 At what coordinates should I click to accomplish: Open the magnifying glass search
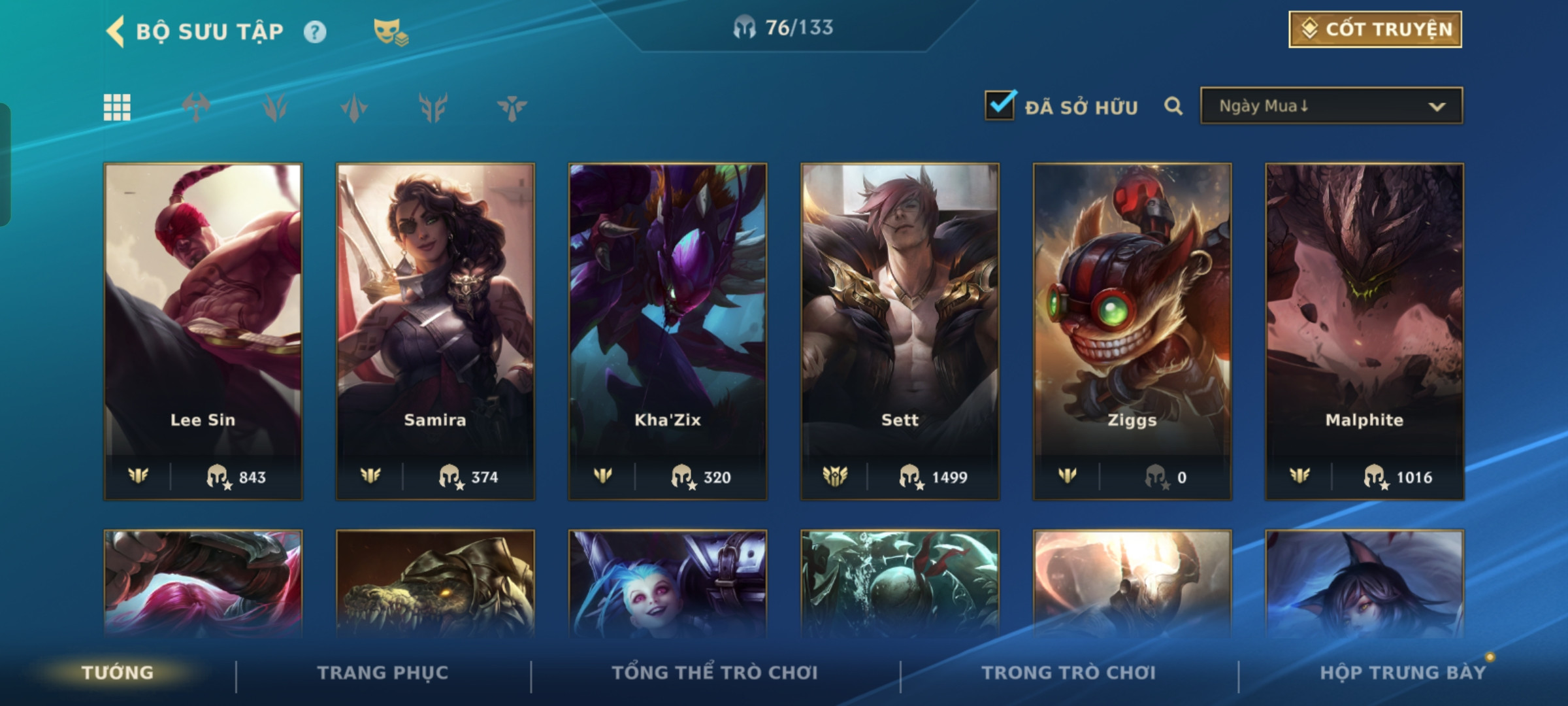point(1173,106)
